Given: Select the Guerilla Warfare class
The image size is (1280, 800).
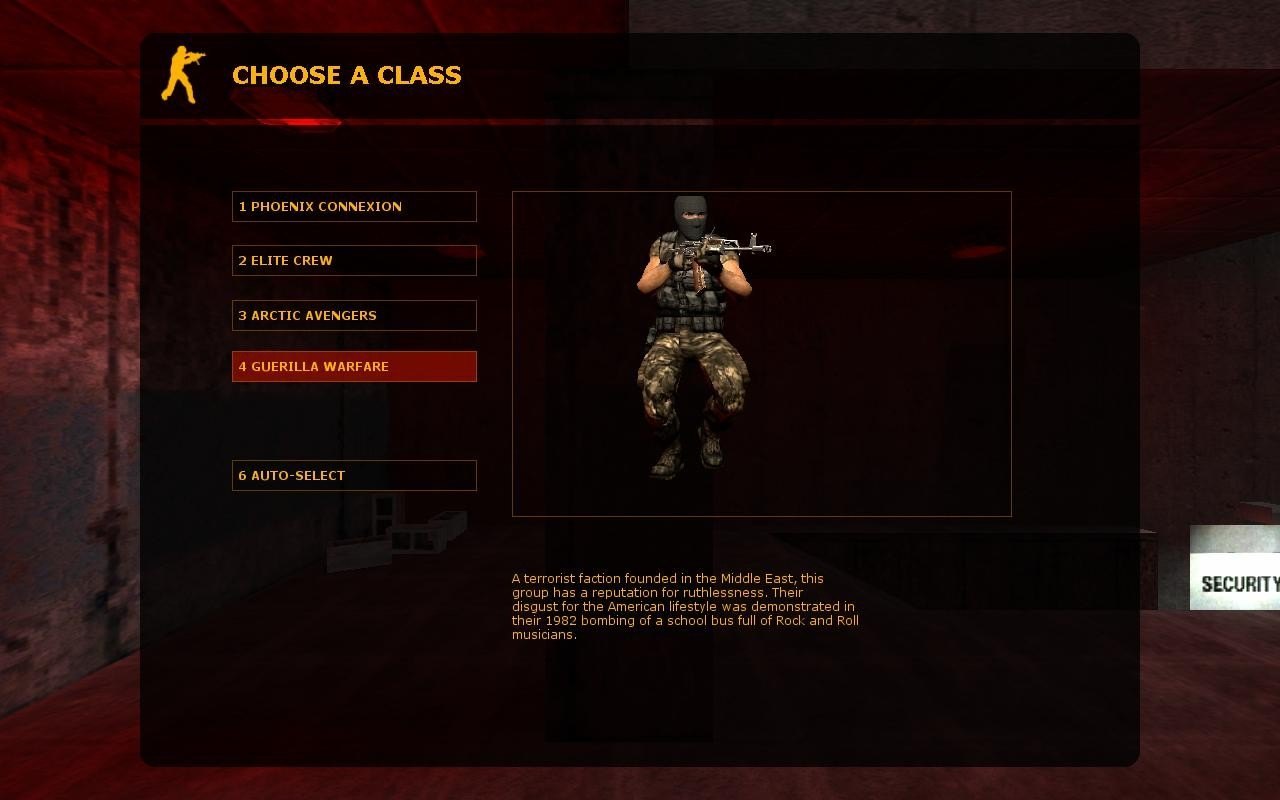Looking at the screenshot, I should [354, 367].
